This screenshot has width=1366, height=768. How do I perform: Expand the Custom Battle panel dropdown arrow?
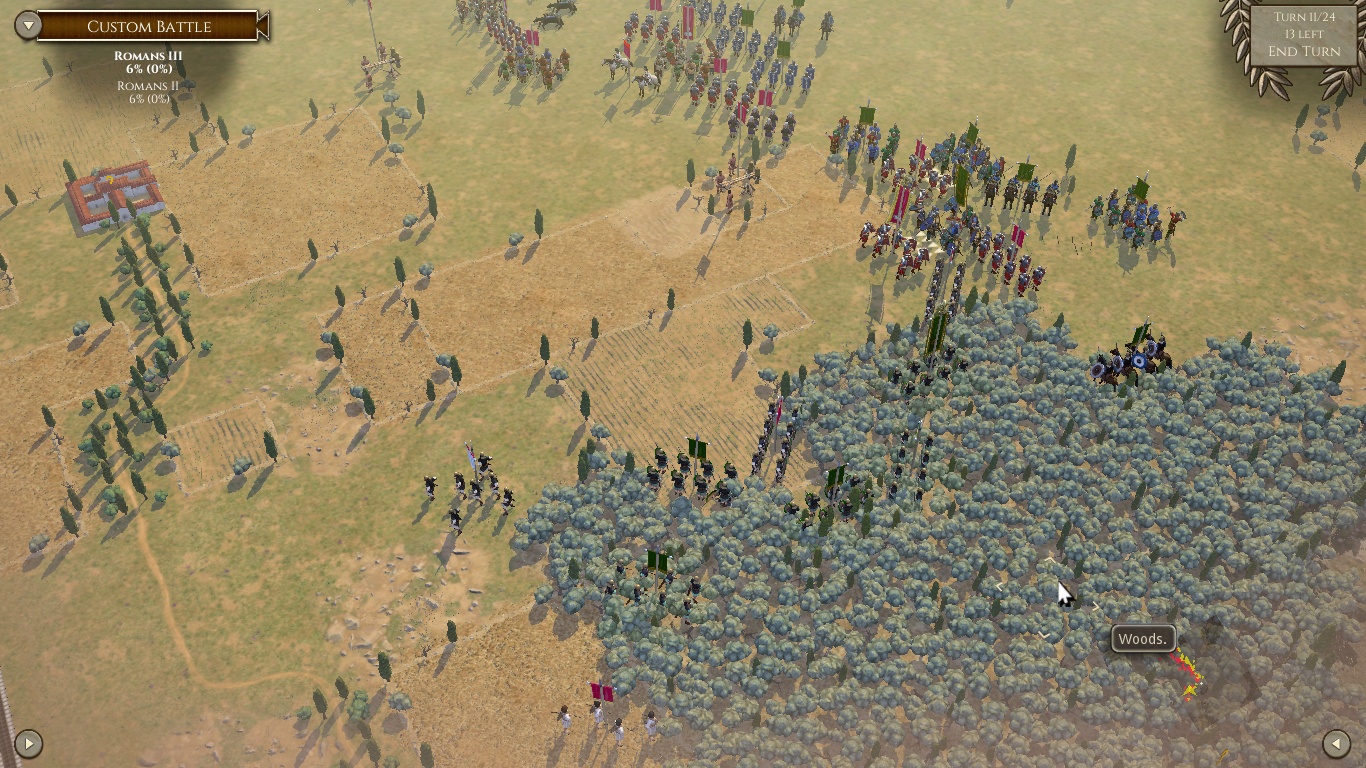tap(27, 26)
